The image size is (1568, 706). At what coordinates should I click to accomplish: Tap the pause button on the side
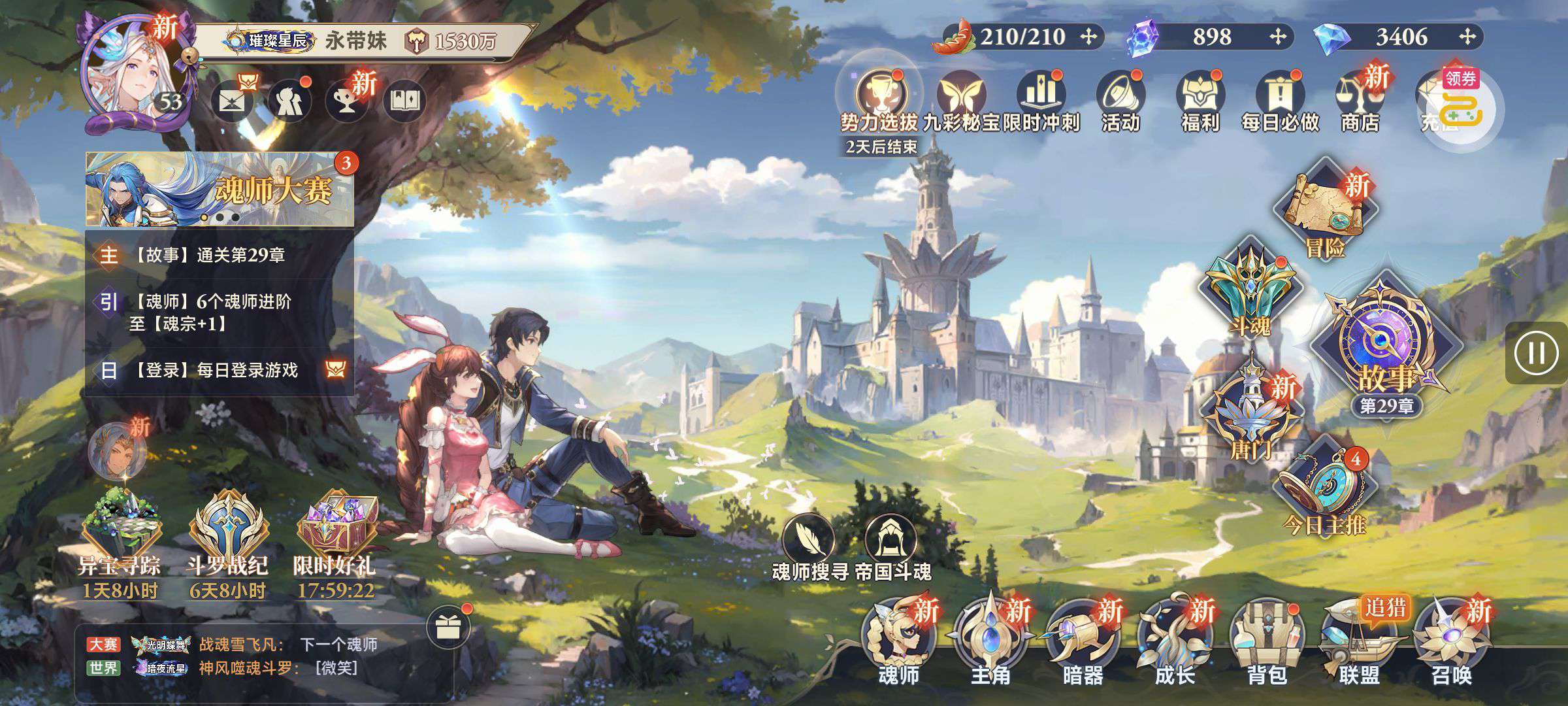(1536, 353)
